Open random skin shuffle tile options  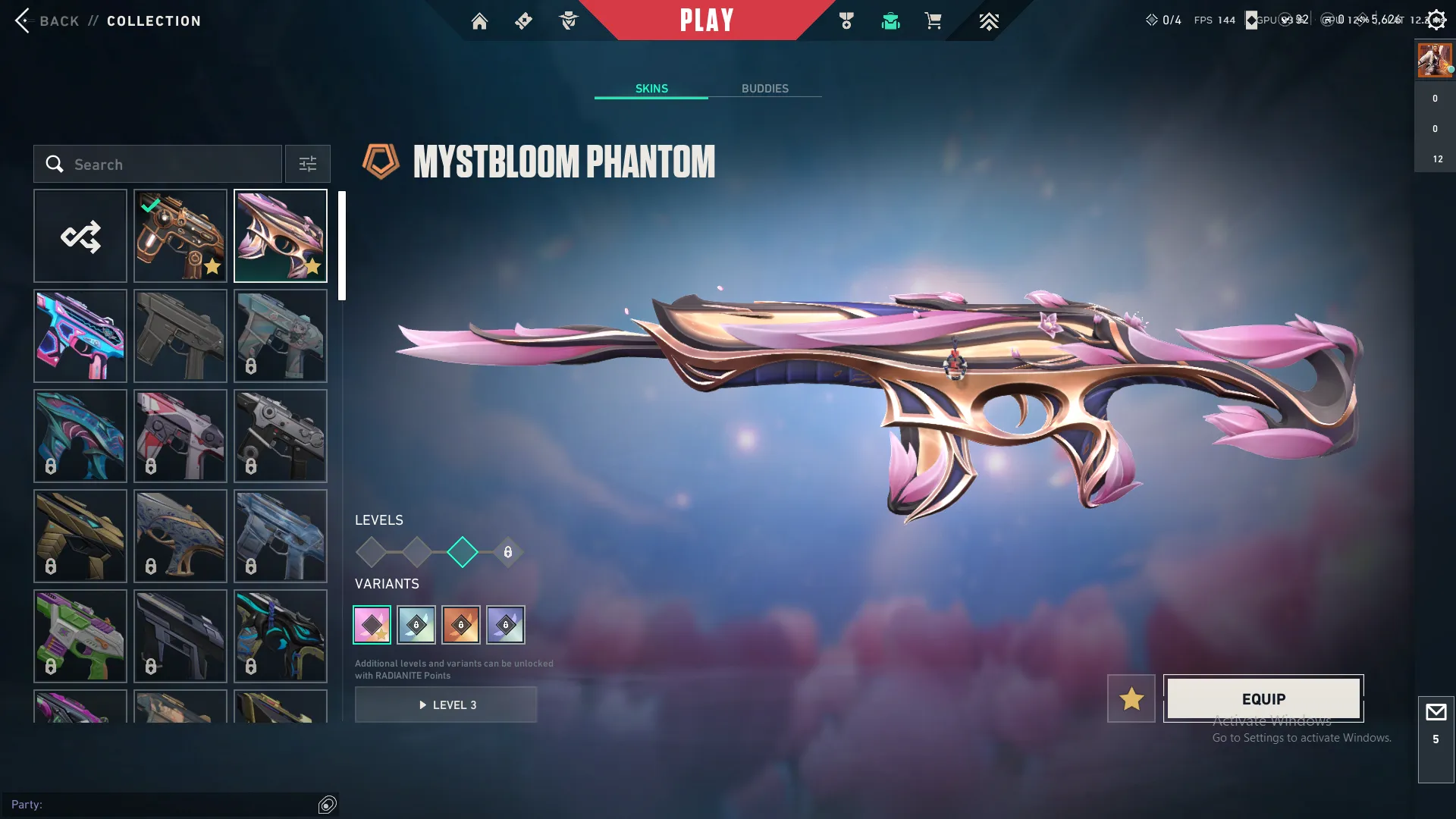pyautogui.click(x=80, y=236)
